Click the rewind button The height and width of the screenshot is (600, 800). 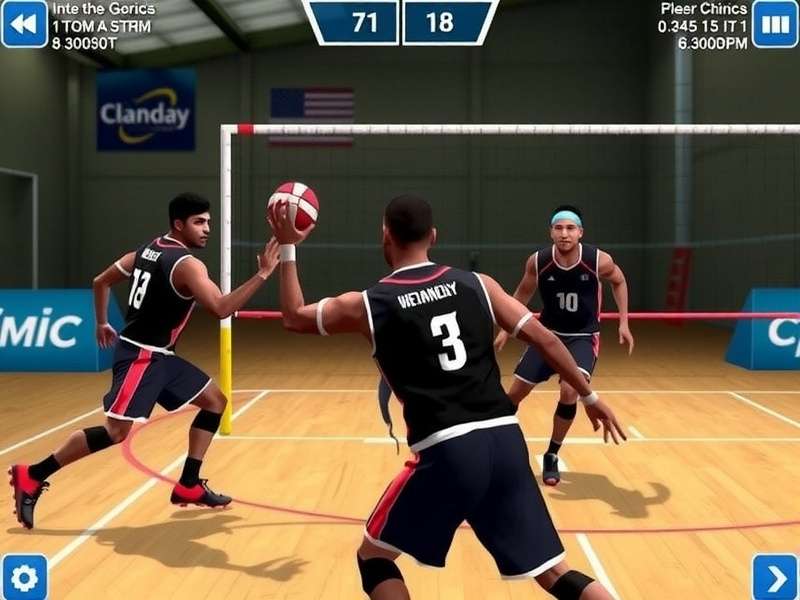[24, 24]
